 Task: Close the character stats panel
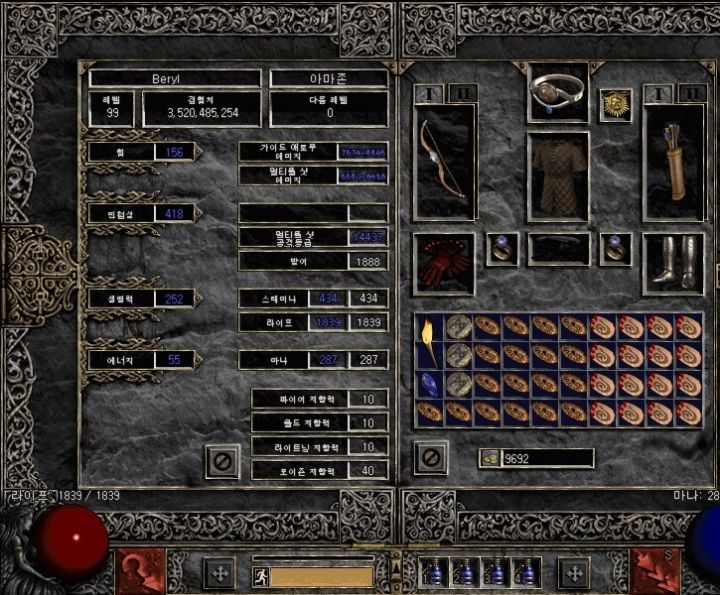point(223,460)
